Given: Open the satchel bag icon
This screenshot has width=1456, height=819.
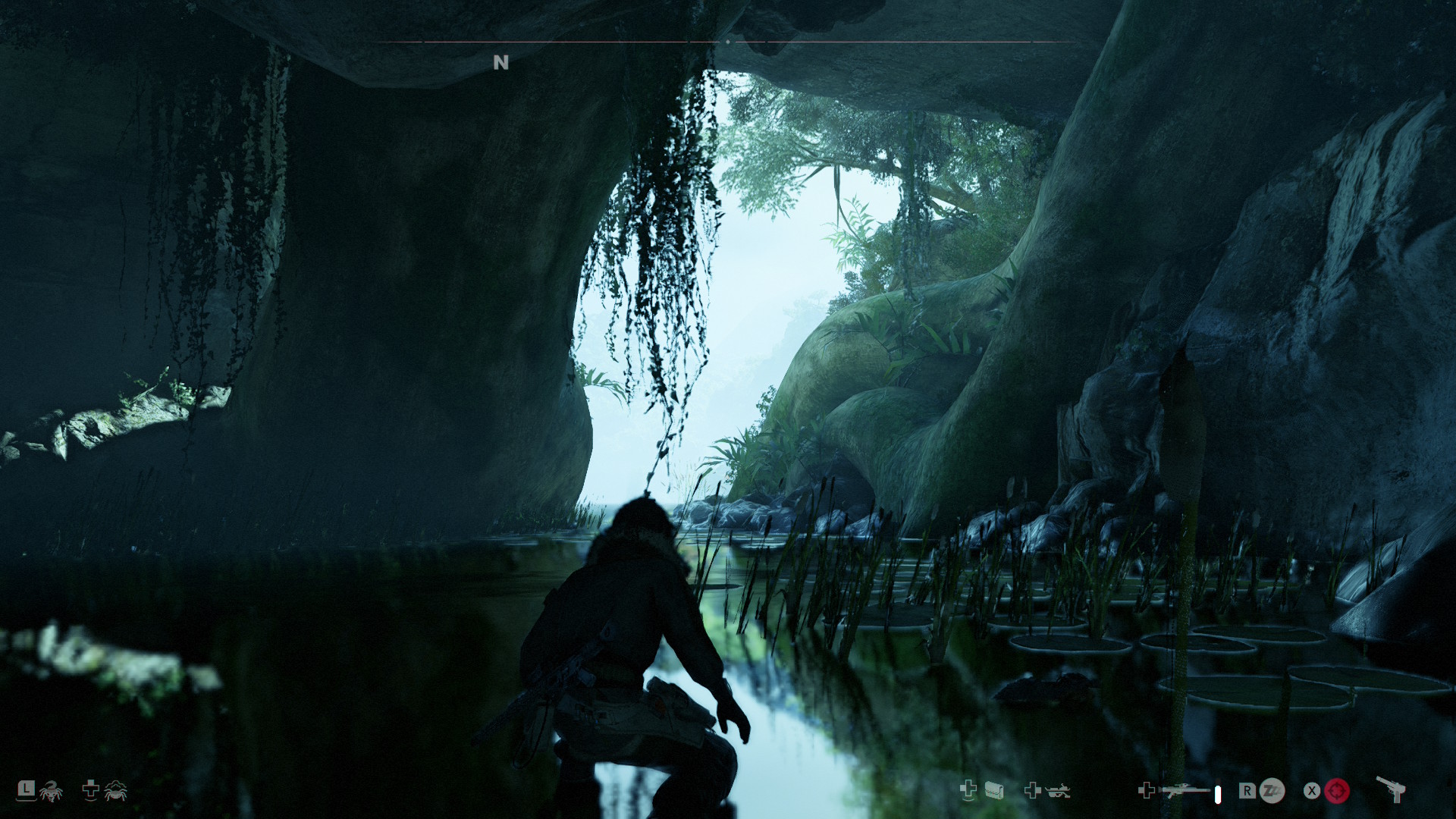Looking at the screenshot, I should pos(994,791).
